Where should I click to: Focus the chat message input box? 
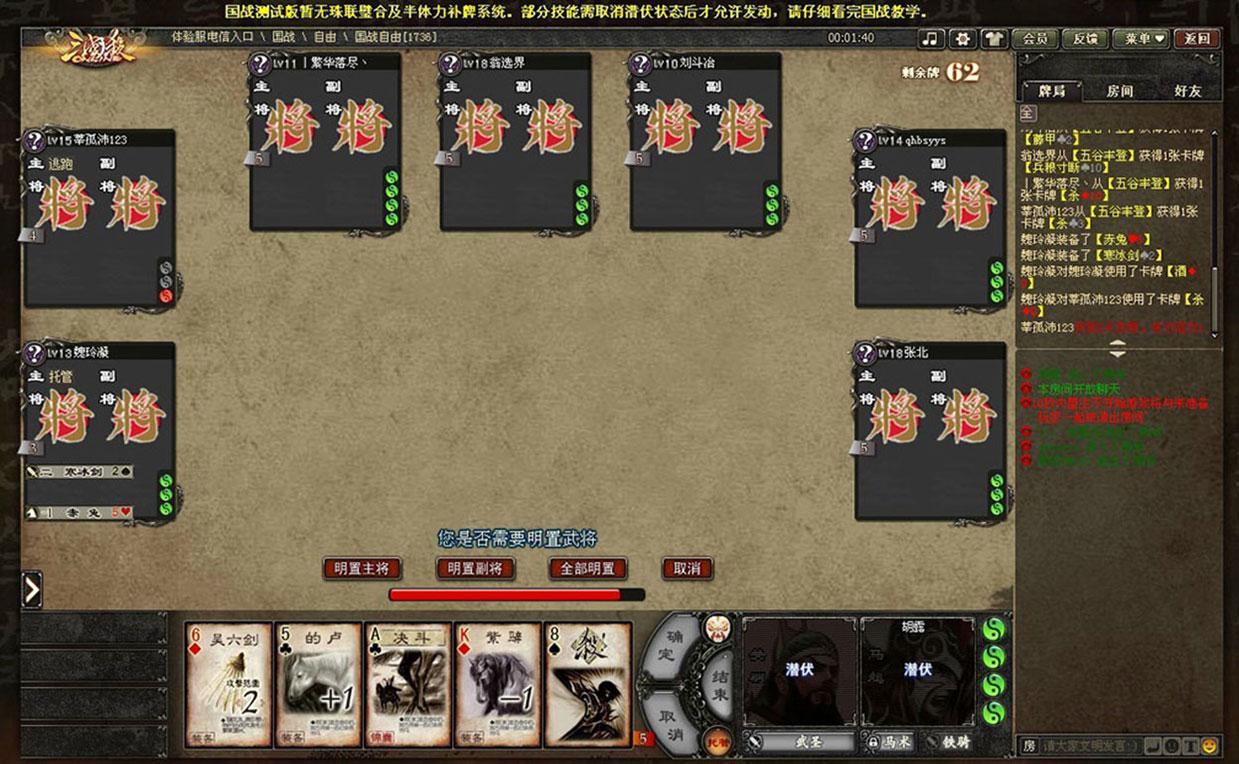(x=1090, y=746)
